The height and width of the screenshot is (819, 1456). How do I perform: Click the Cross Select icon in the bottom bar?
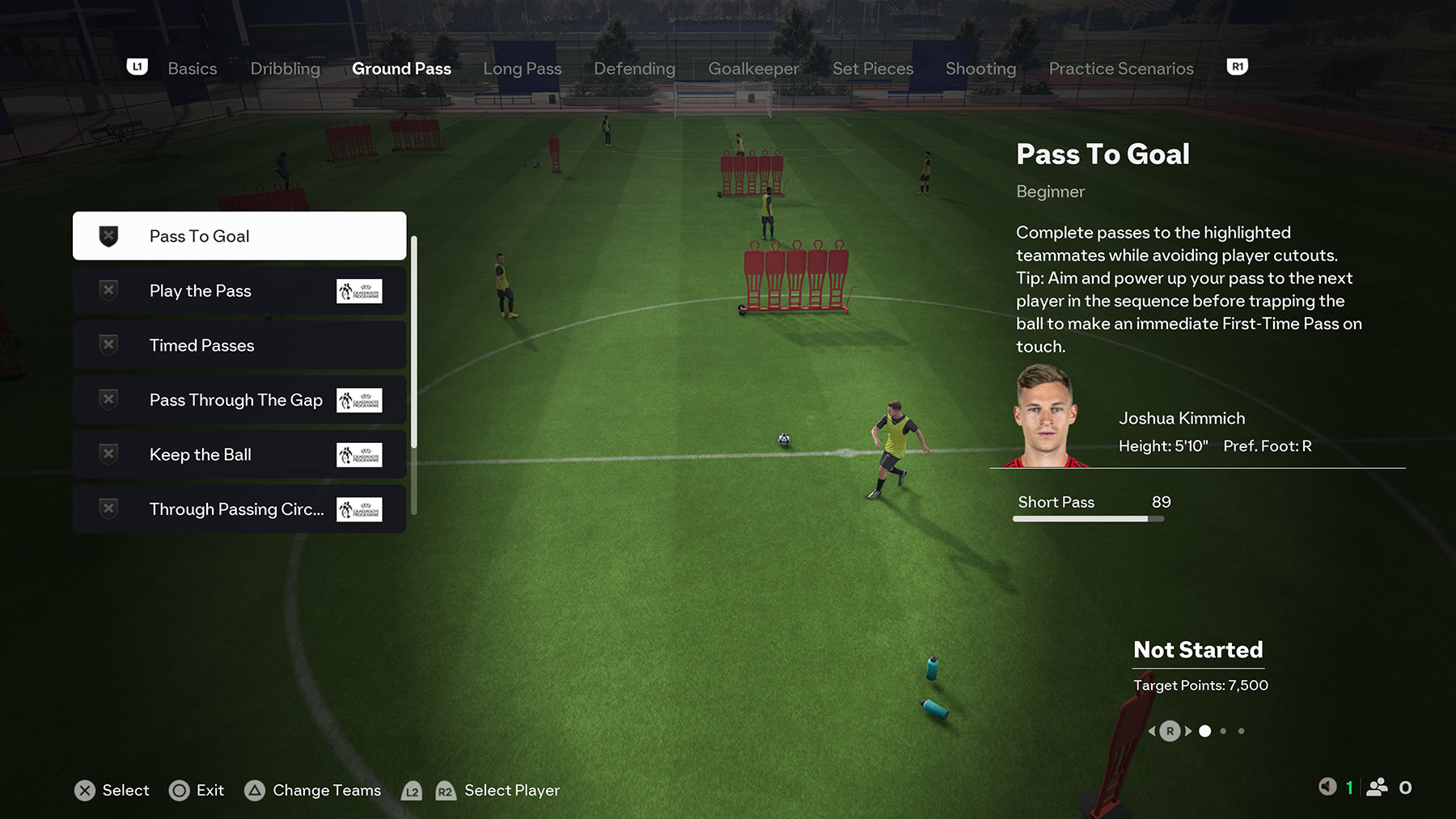coord(86,790)
